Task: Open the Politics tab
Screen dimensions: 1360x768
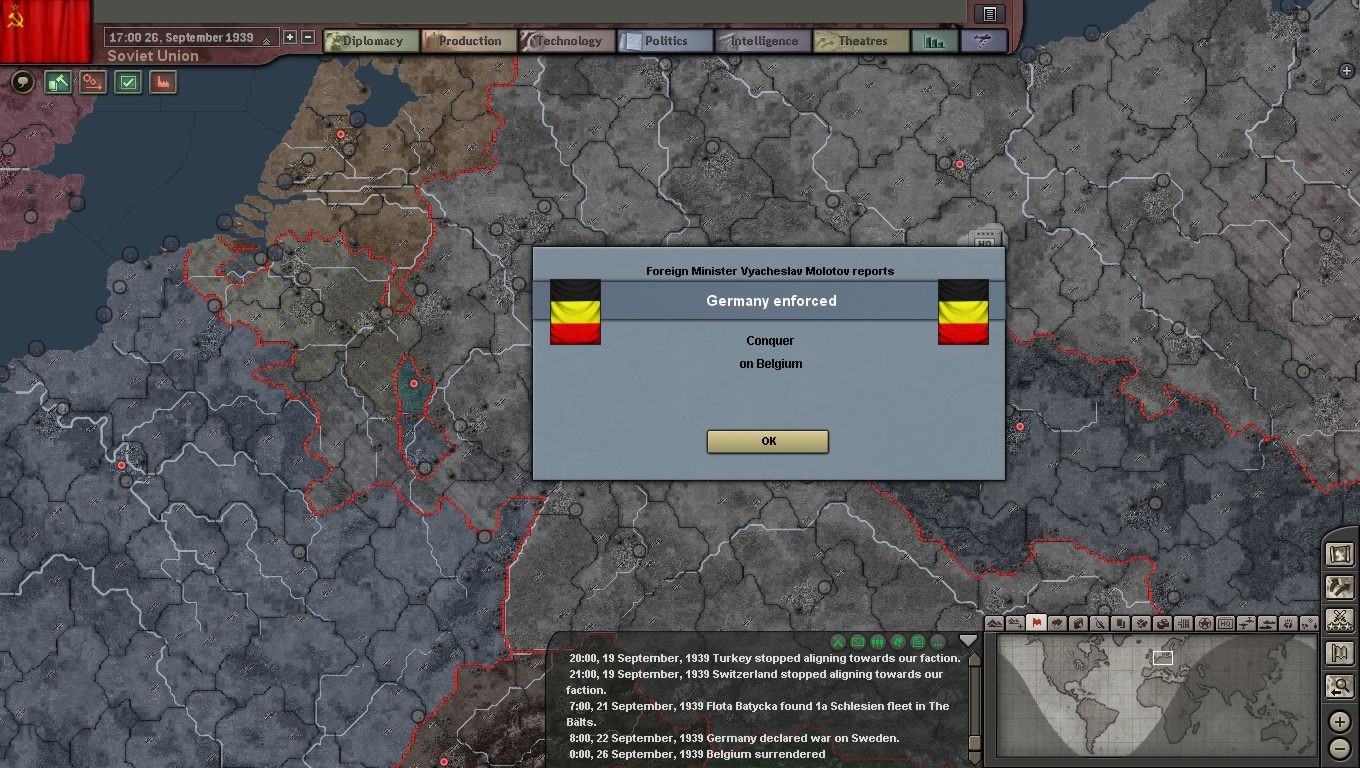Action: (665, 41)
